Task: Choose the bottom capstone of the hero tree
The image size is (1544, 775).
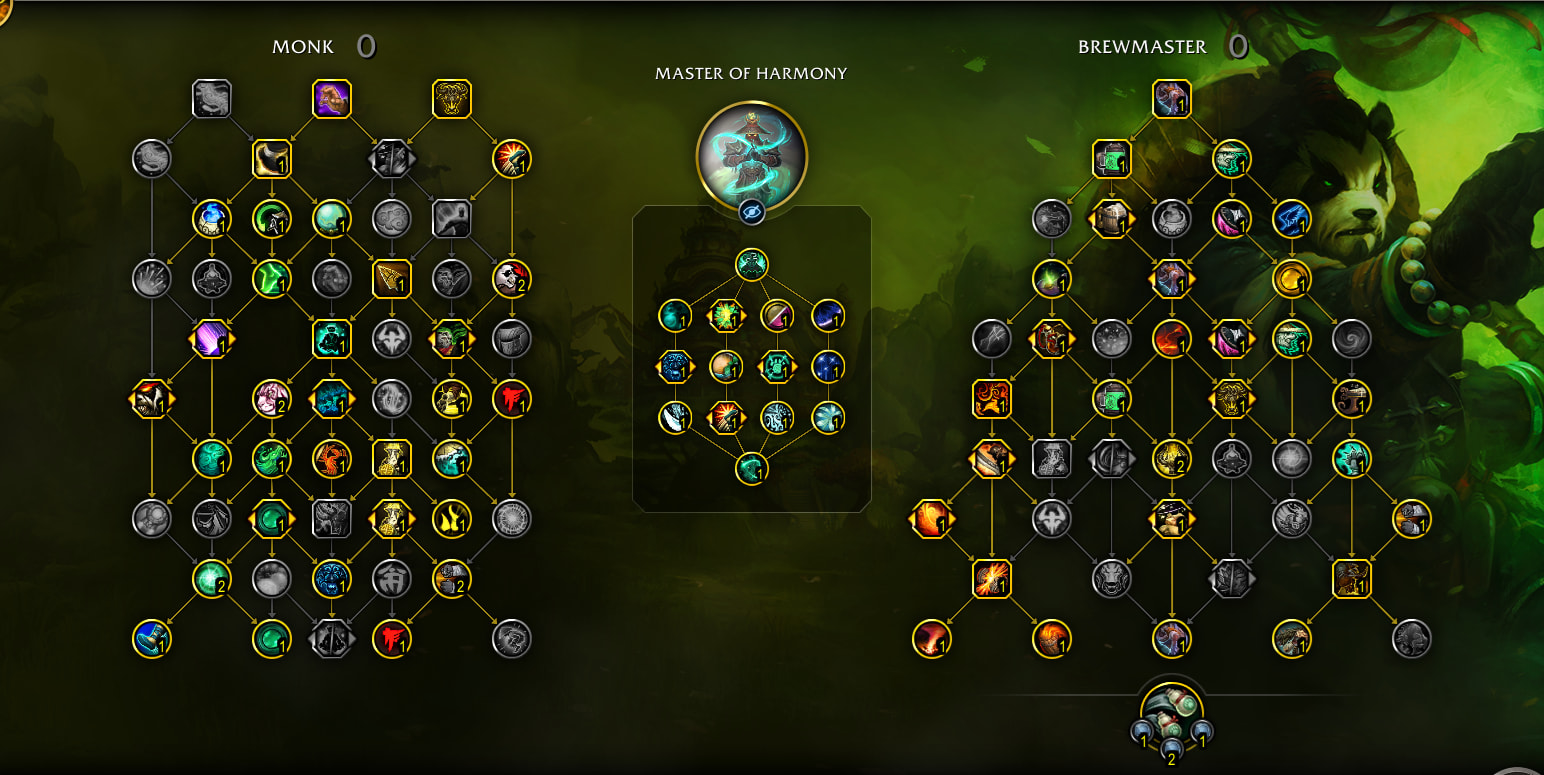Action: [751, 468]
